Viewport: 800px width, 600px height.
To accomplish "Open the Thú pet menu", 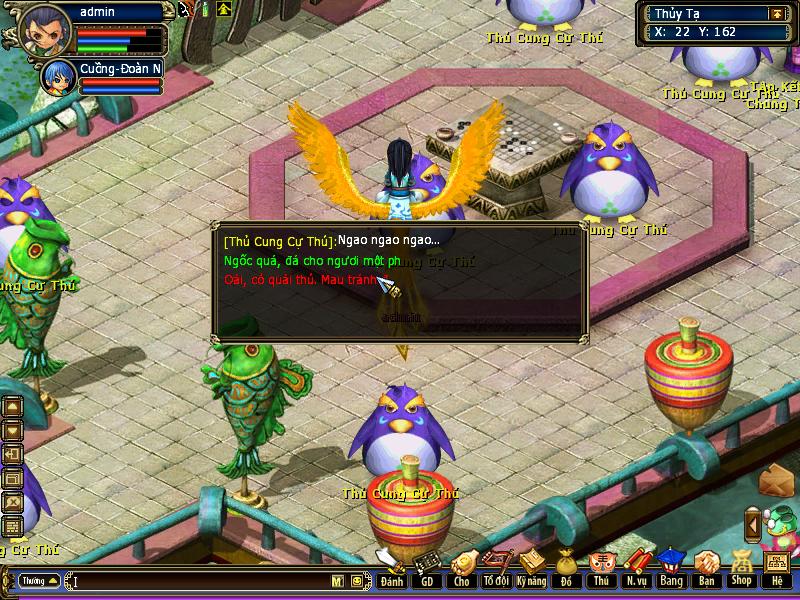I will coord(600,570).
